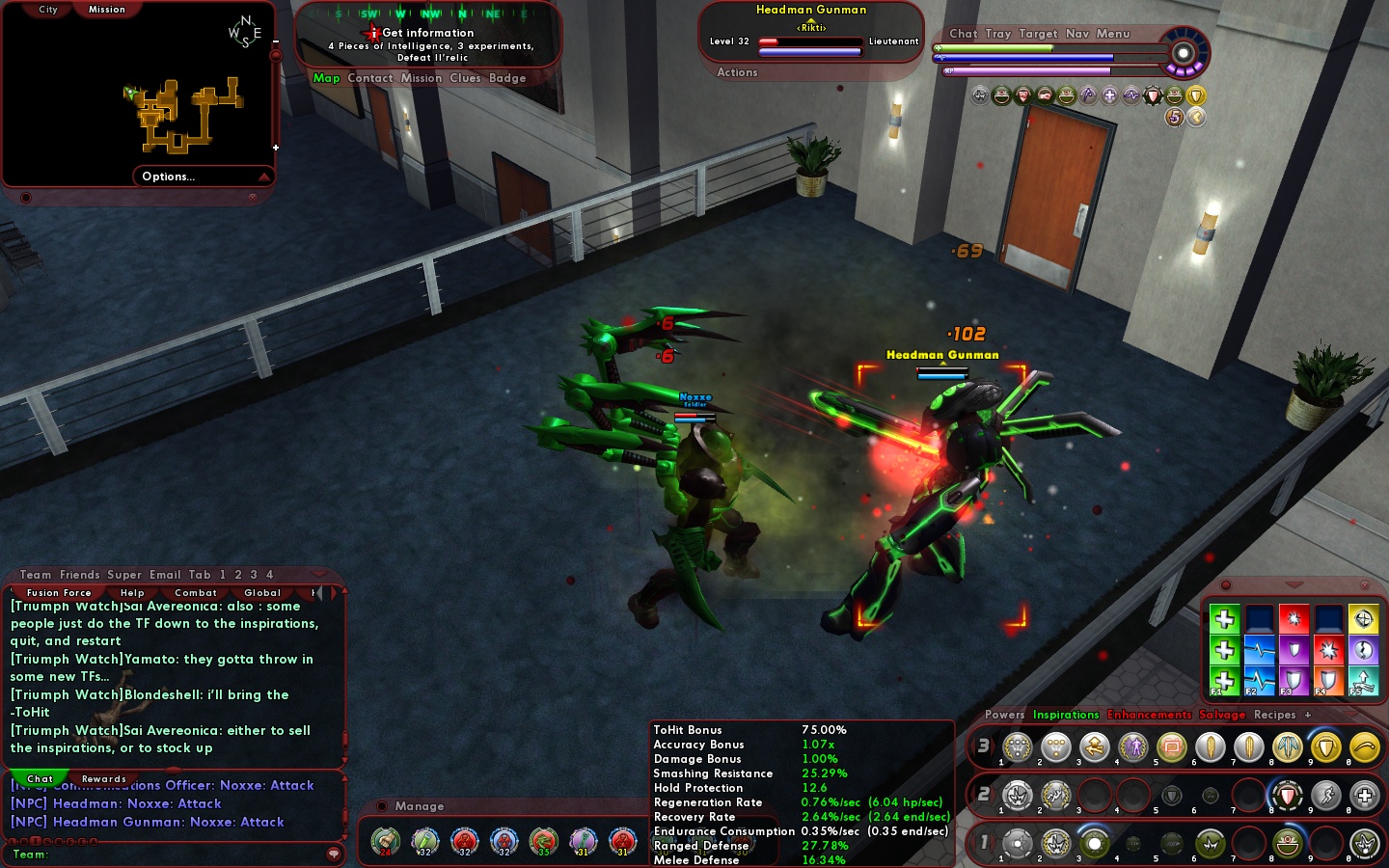Open the Badge window
This screenshot has width=1389, height=868.
507,78
